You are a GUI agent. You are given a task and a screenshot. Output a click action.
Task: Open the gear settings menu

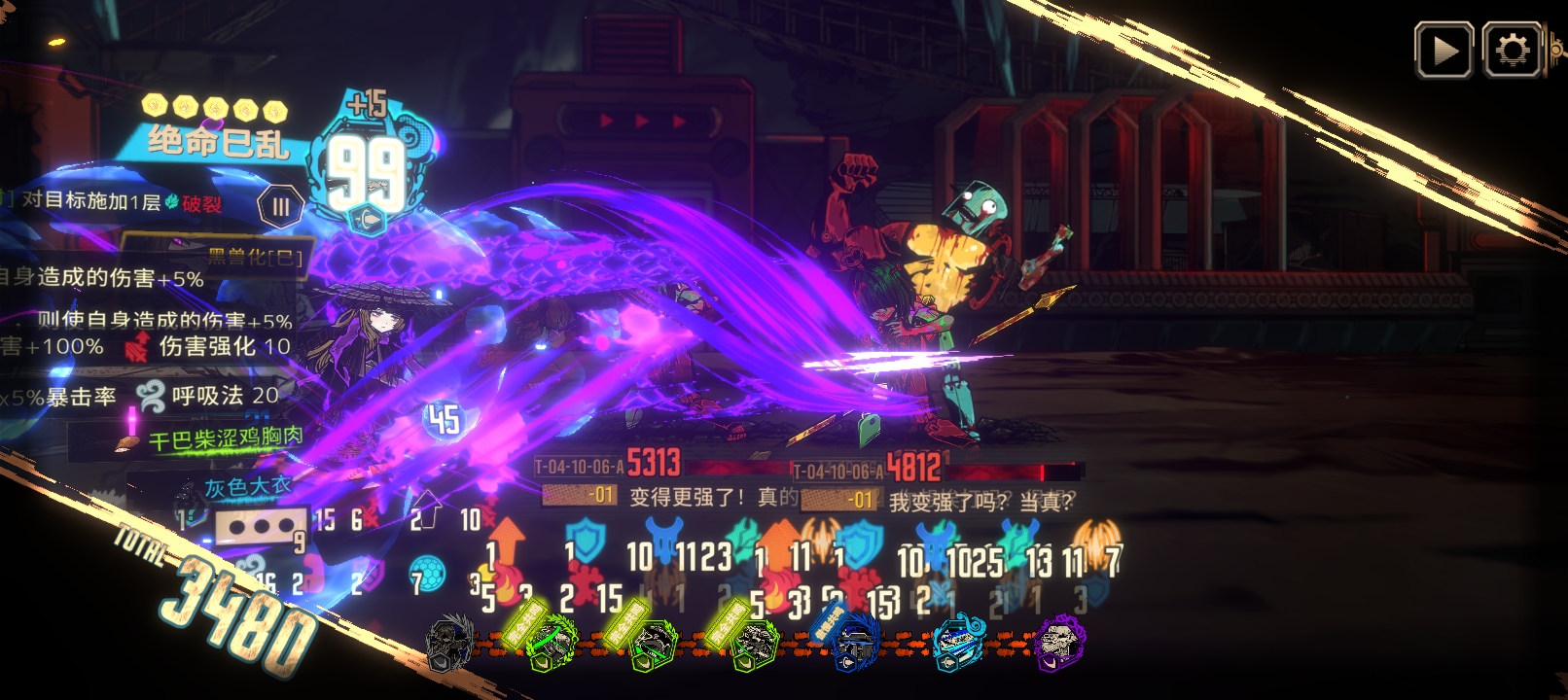pyautogui.click(x=1512, y=51)
